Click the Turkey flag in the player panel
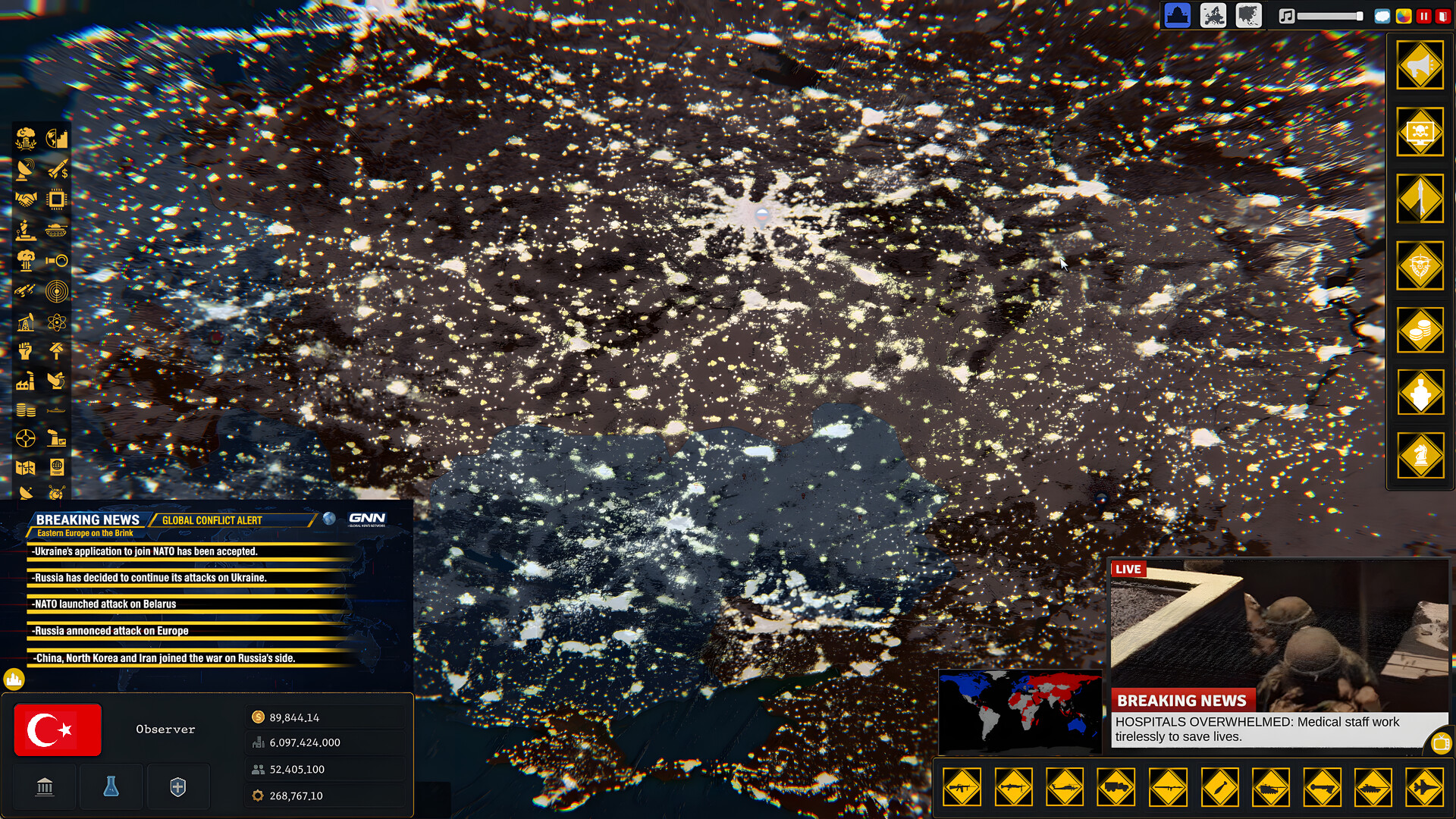1456x819 pixels. [x=57, y=730]
